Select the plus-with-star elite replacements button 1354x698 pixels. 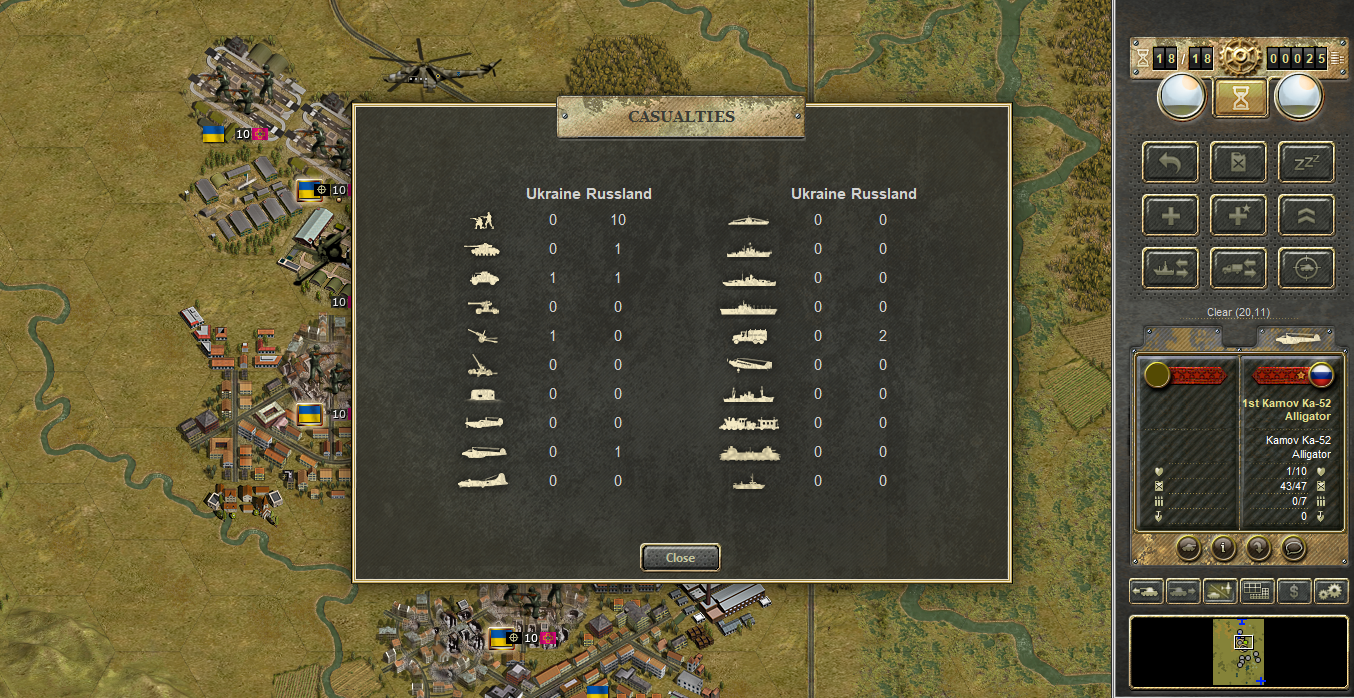point(1239,215)
